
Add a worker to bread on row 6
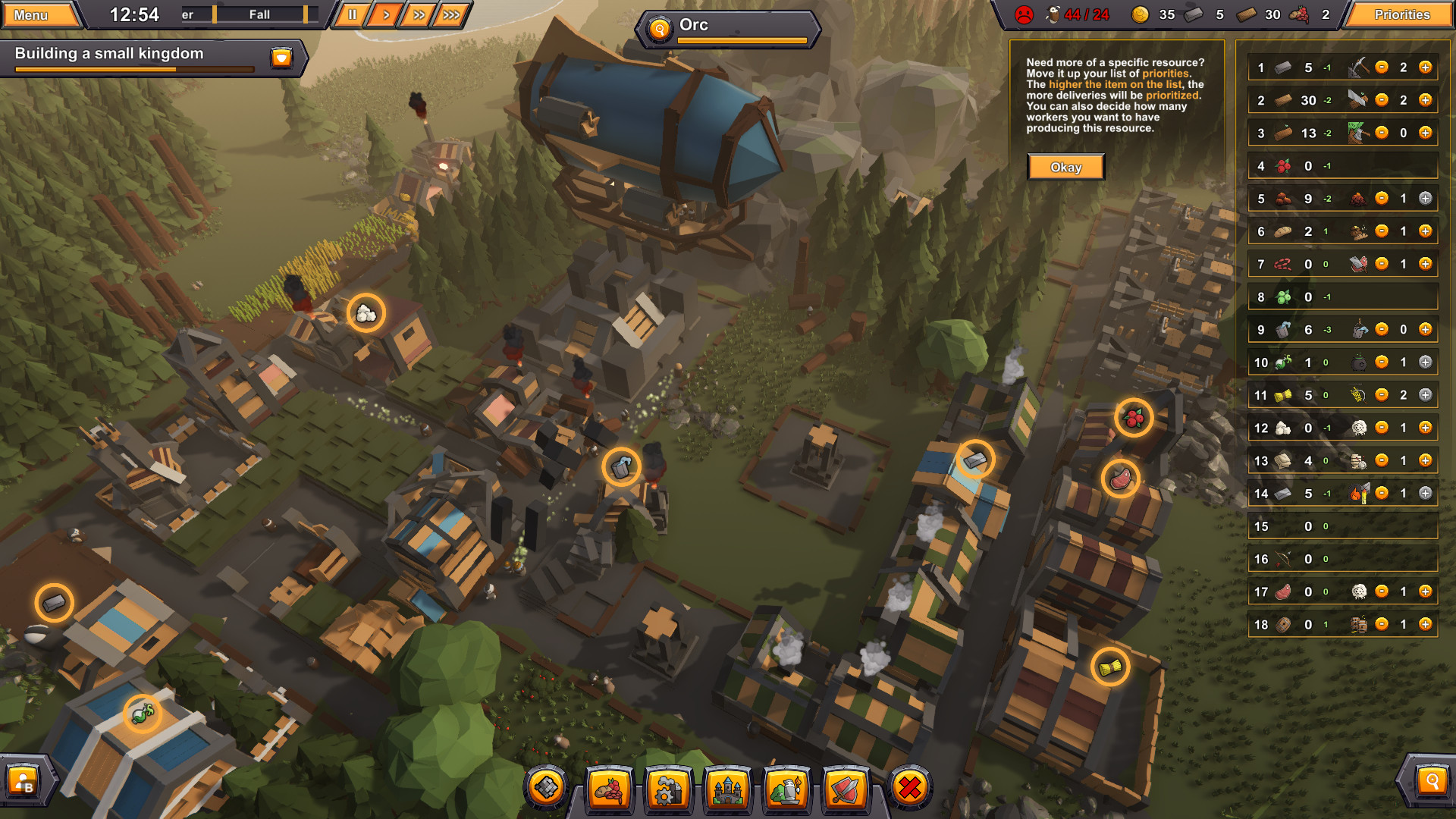1426,231
